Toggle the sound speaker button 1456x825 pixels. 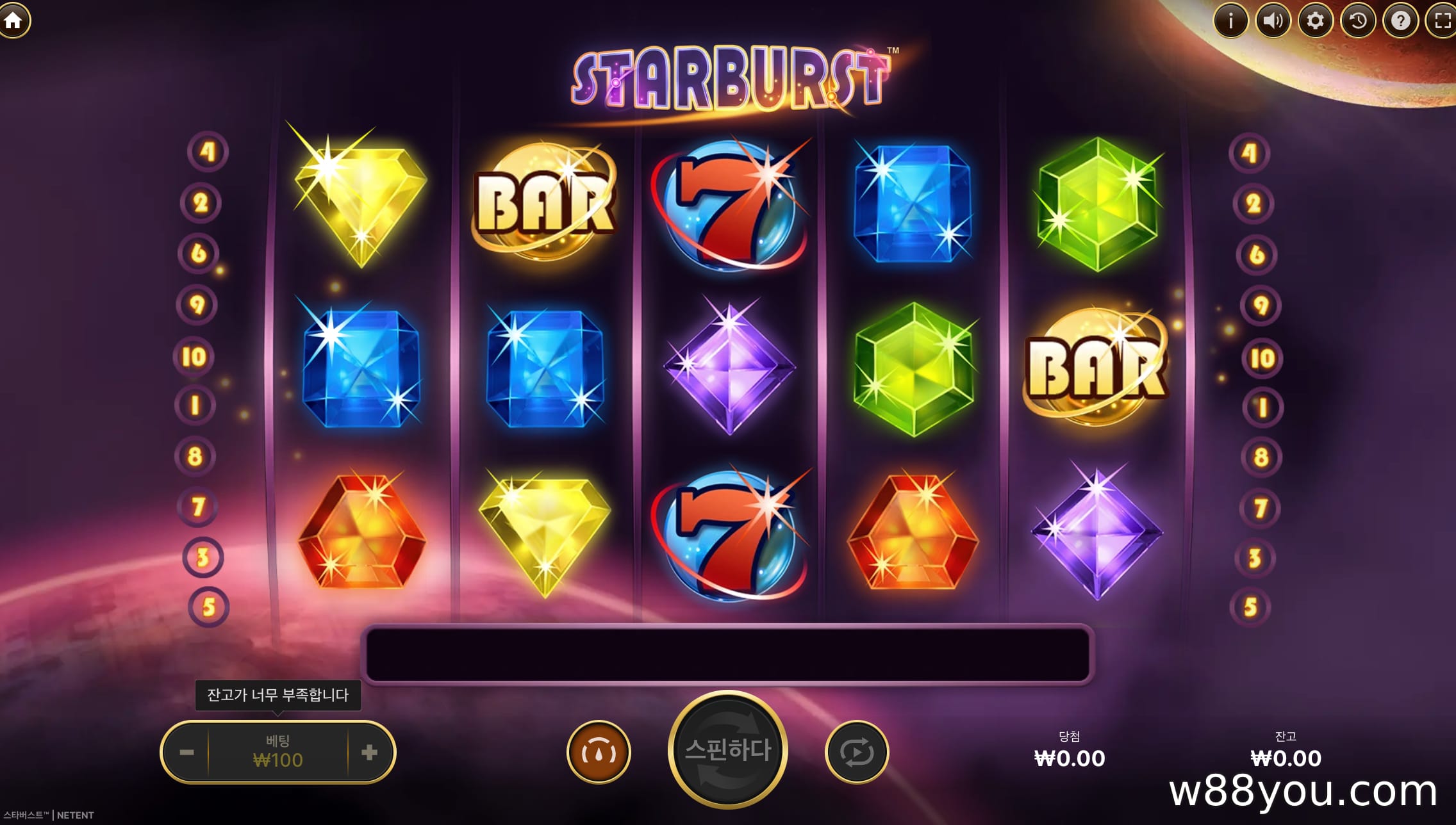coord(1272,20)
